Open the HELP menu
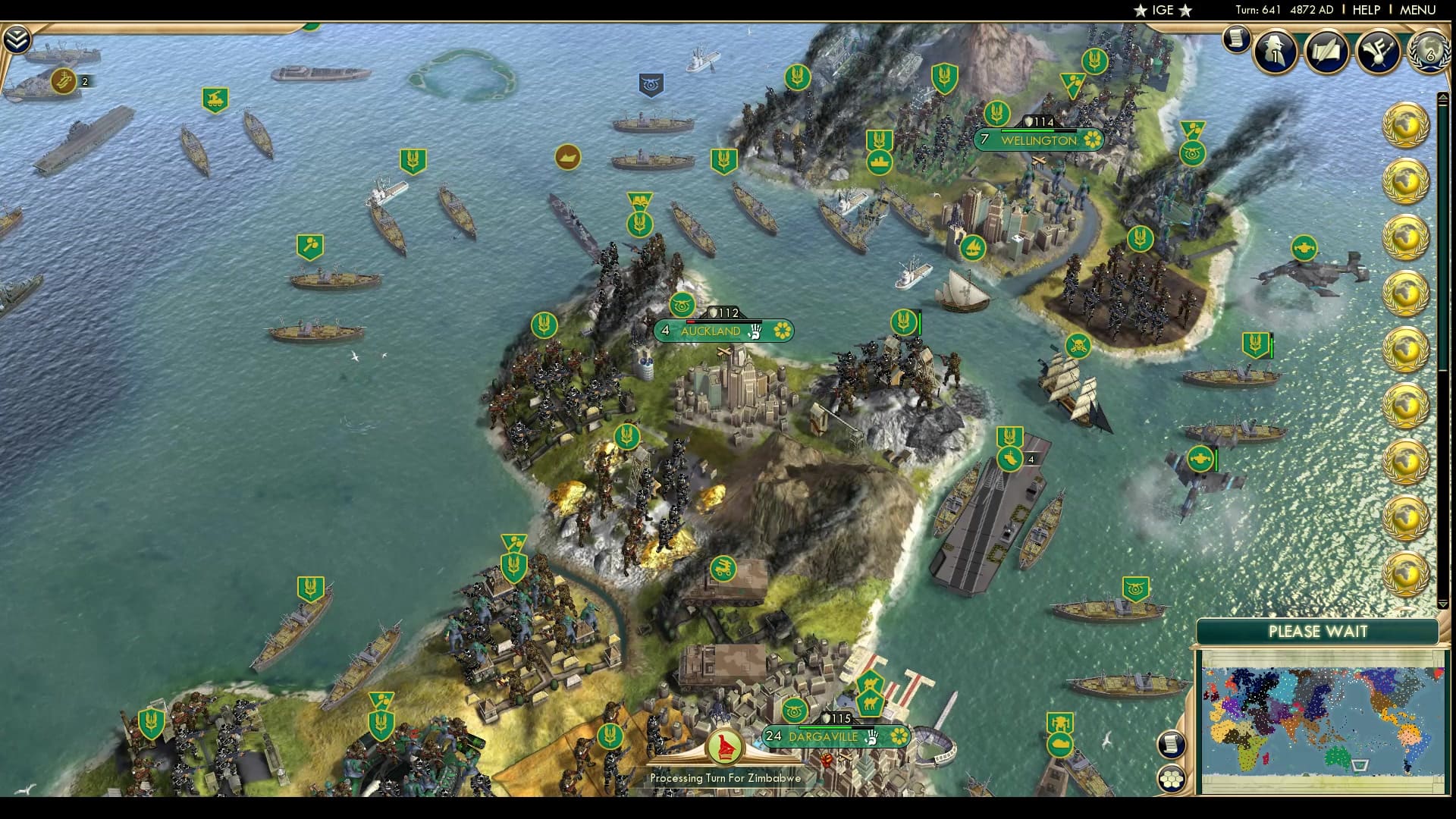 click(1366, 11)
